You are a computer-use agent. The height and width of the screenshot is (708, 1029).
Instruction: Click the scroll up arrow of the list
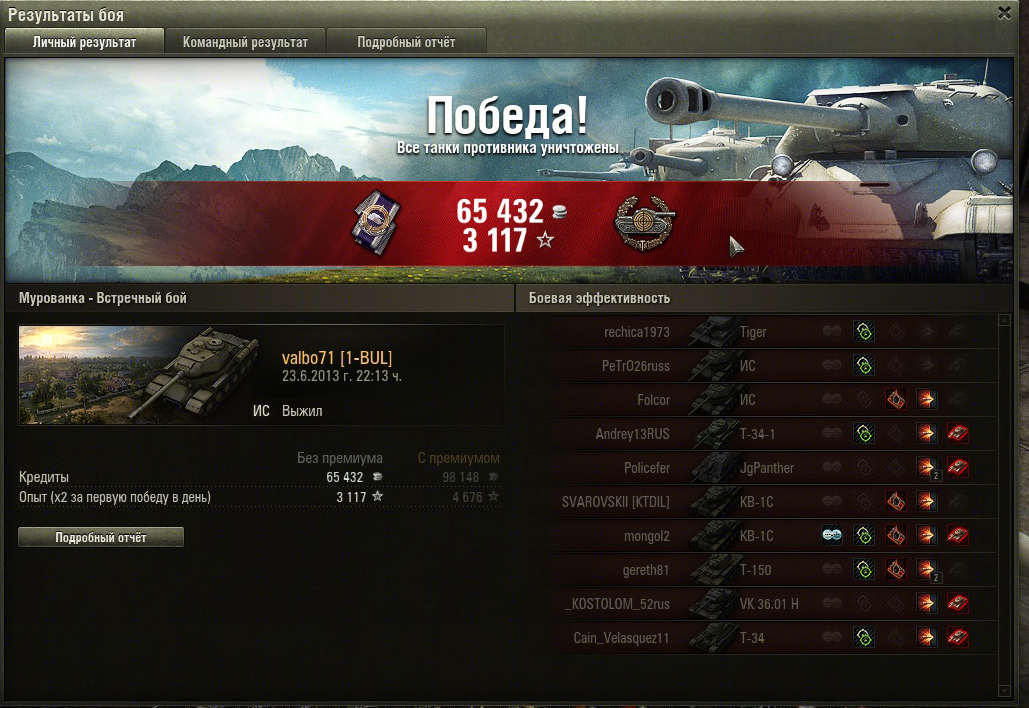pos(1004,321)
